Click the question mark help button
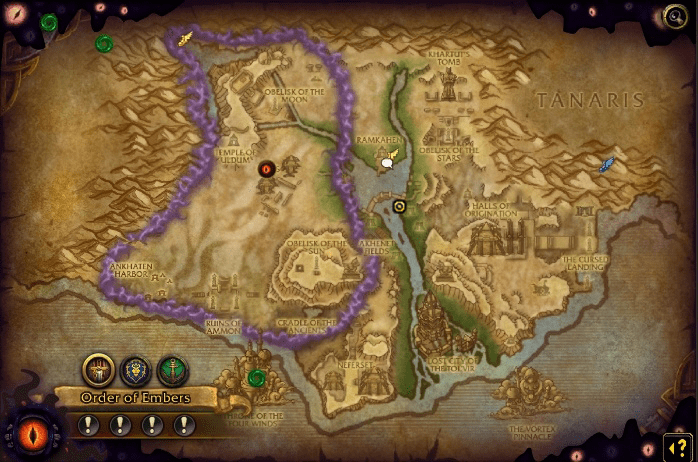 pos(677,447)
